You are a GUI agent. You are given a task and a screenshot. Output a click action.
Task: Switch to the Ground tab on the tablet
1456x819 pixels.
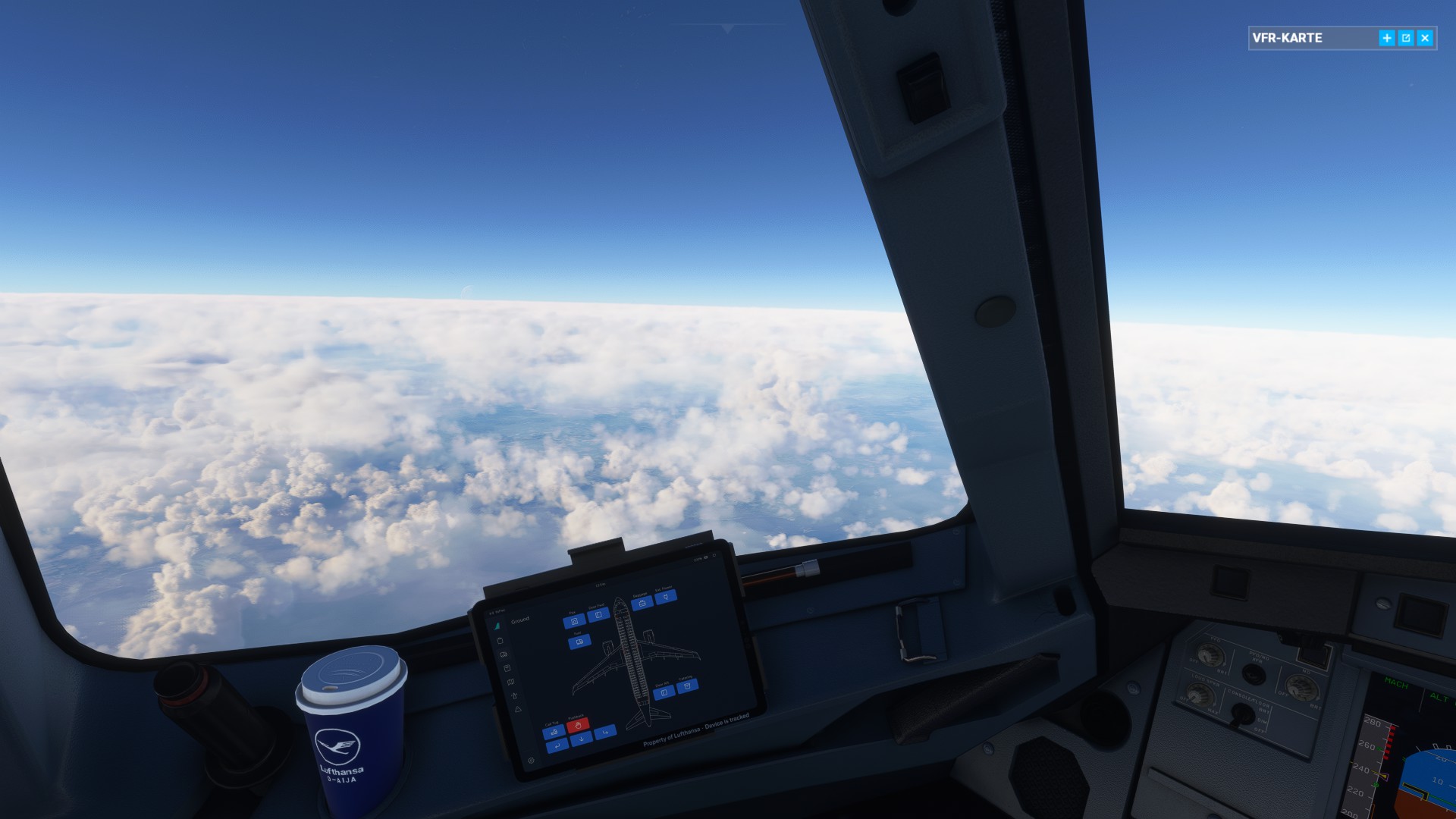tap(521, 619)
